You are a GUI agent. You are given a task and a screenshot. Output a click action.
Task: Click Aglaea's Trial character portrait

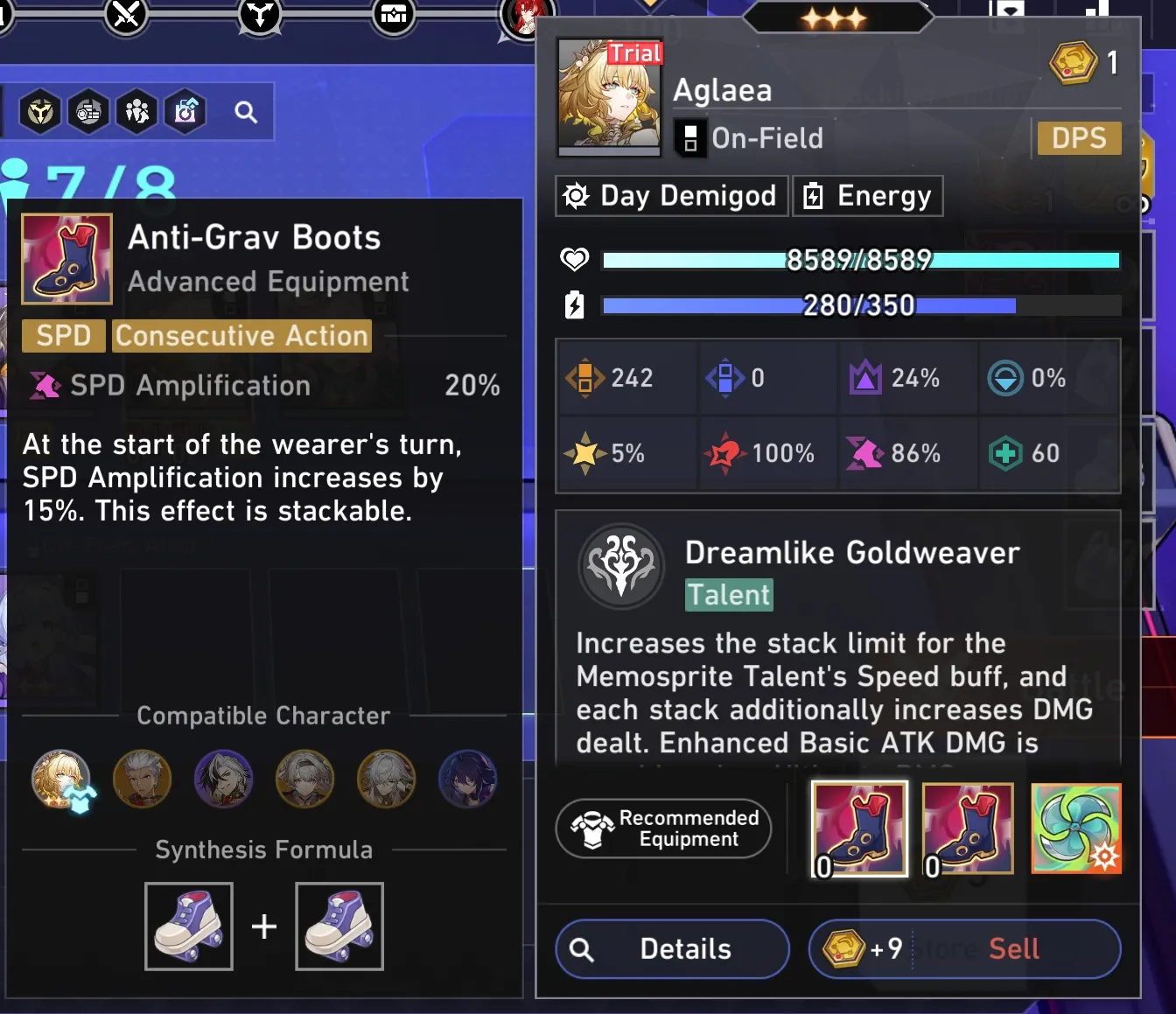click(x=610, y=96)
